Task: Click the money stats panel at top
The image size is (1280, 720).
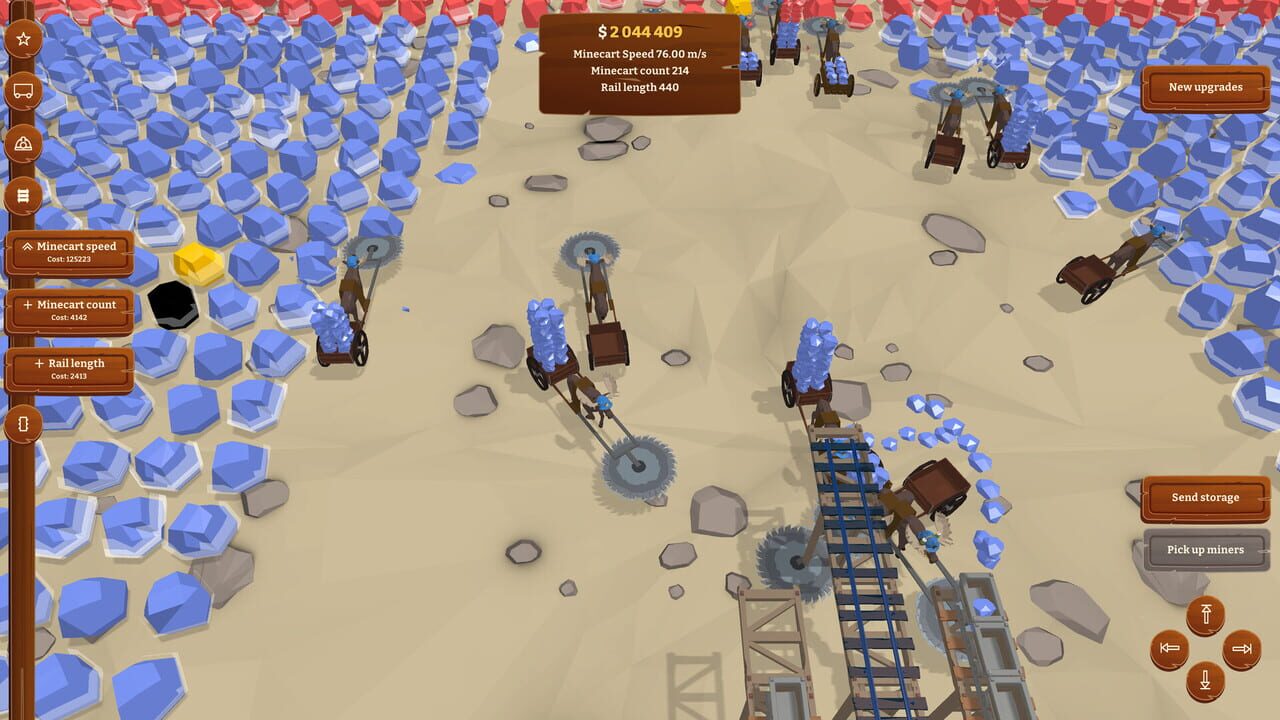Action: tap(640, 55)
